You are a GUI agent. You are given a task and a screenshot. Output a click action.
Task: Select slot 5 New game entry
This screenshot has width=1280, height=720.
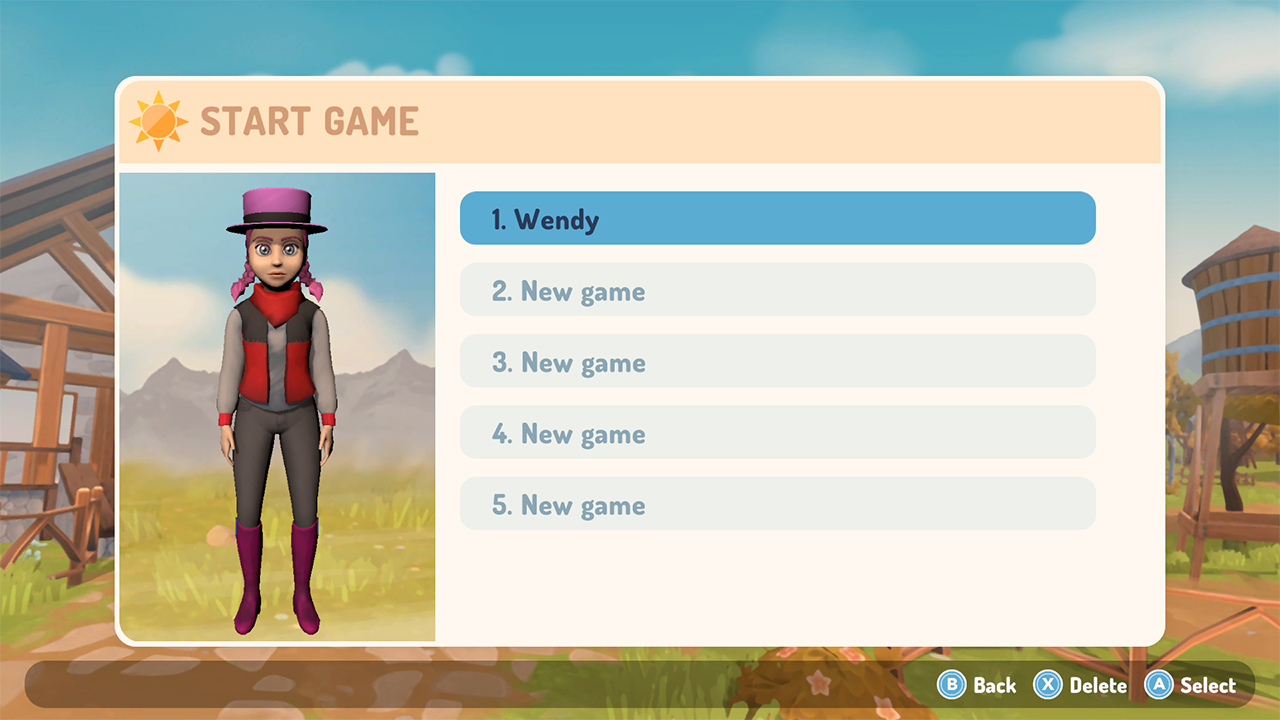pos(776,504)
